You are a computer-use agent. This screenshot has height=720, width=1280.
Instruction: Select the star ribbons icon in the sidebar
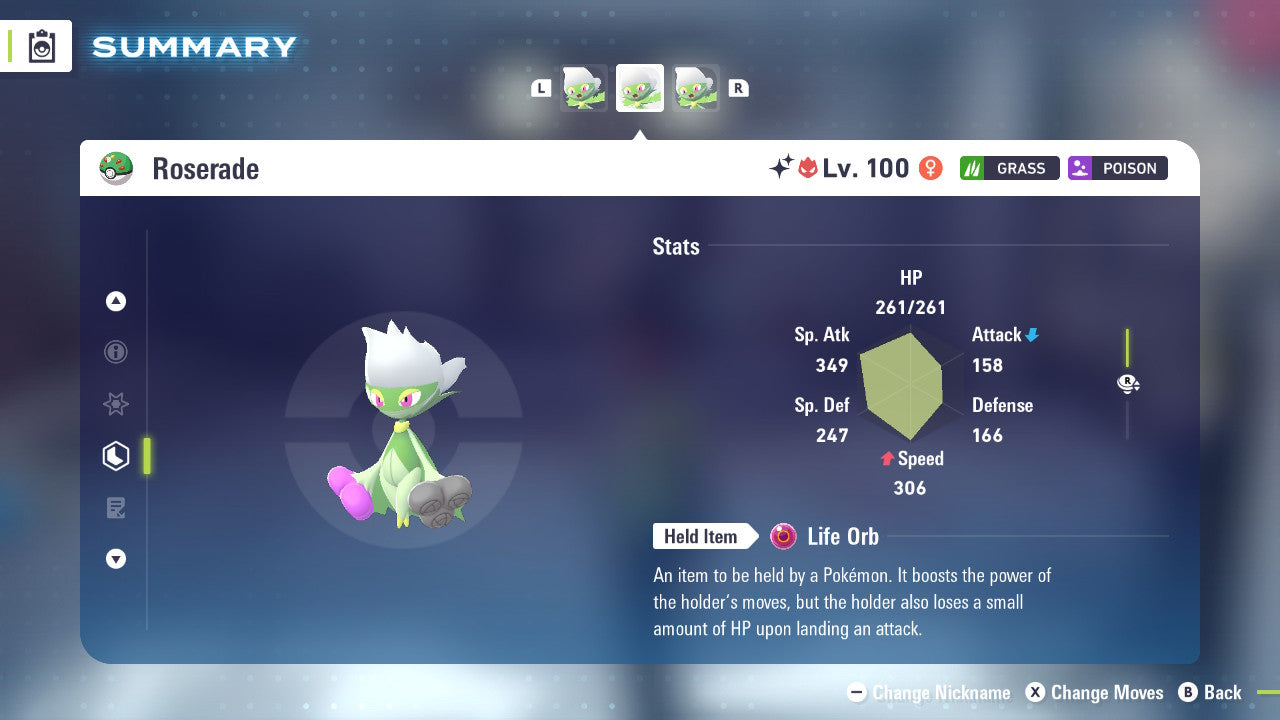(x=116, y=404)
